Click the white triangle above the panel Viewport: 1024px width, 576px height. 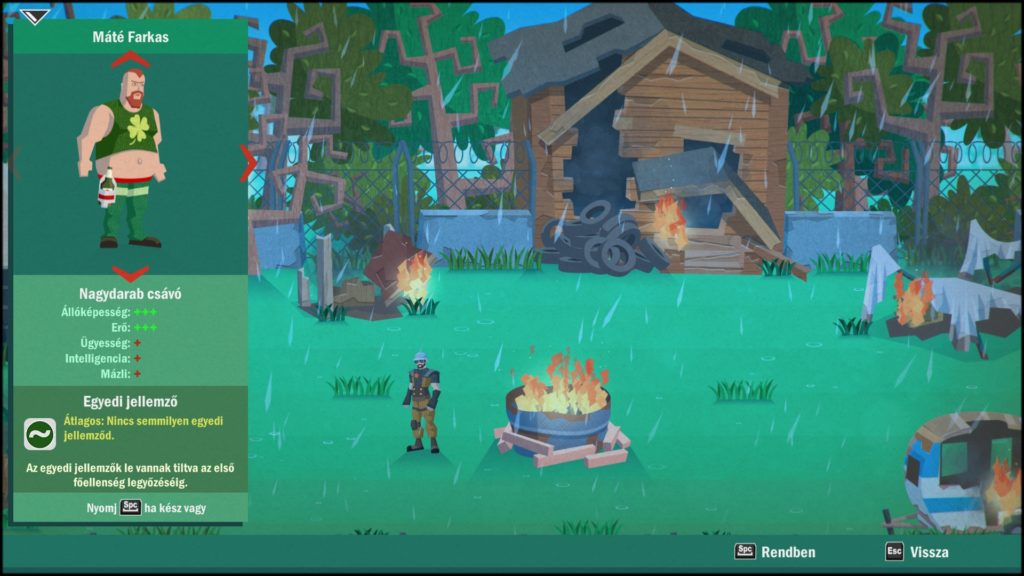[x=34, y=16]
